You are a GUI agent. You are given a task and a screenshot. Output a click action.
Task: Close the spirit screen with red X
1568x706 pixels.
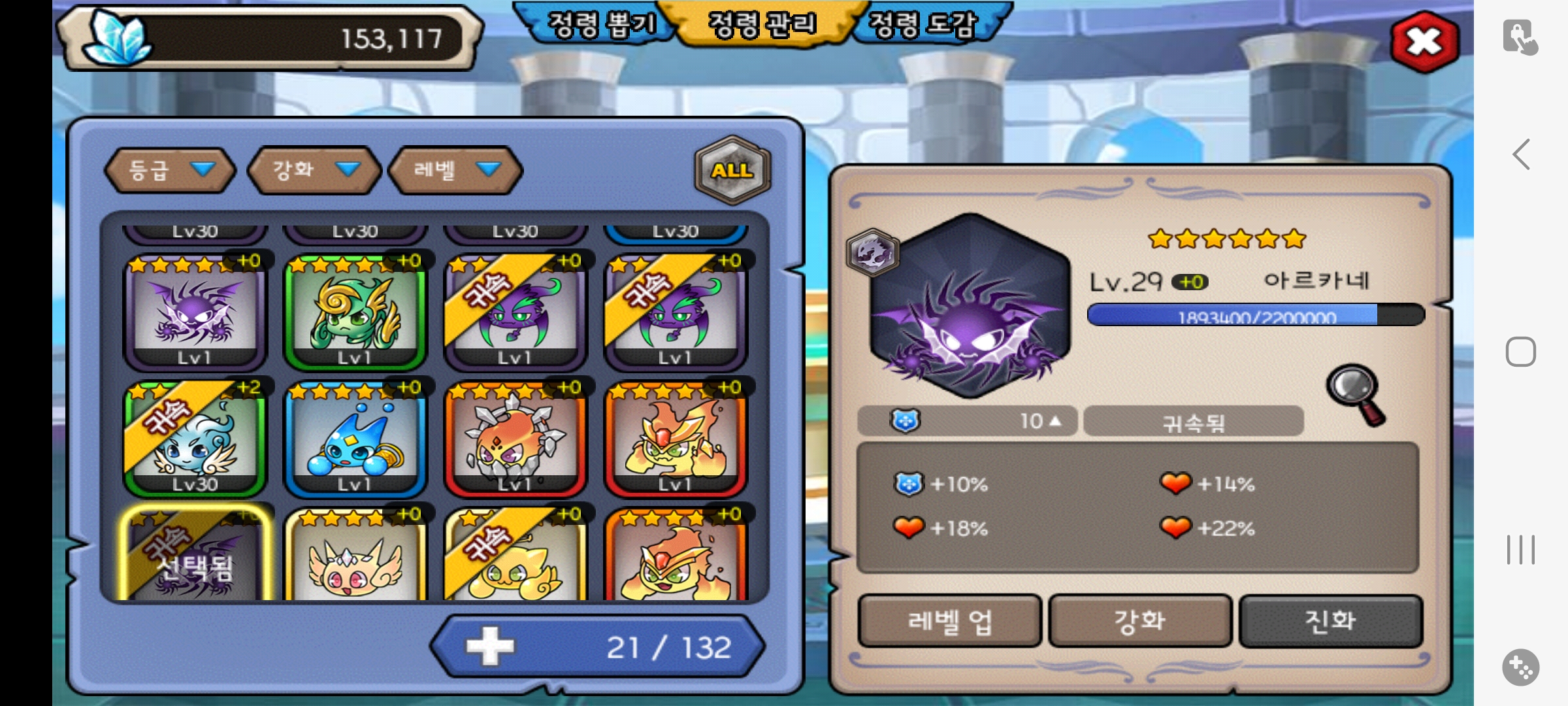[x=1424, y=42]
